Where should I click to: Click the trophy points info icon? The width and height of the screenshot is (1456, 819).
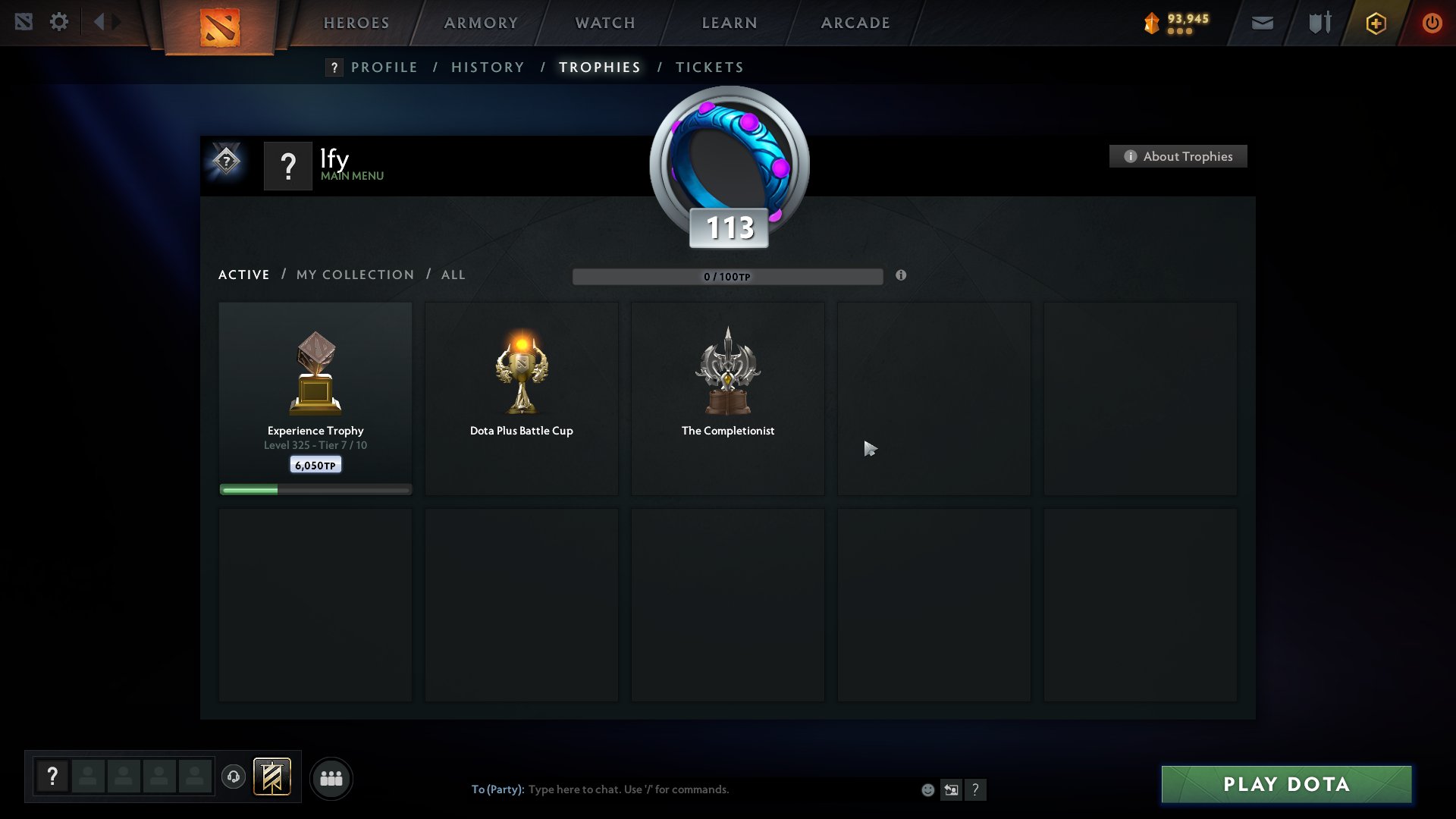coord(902,276)
